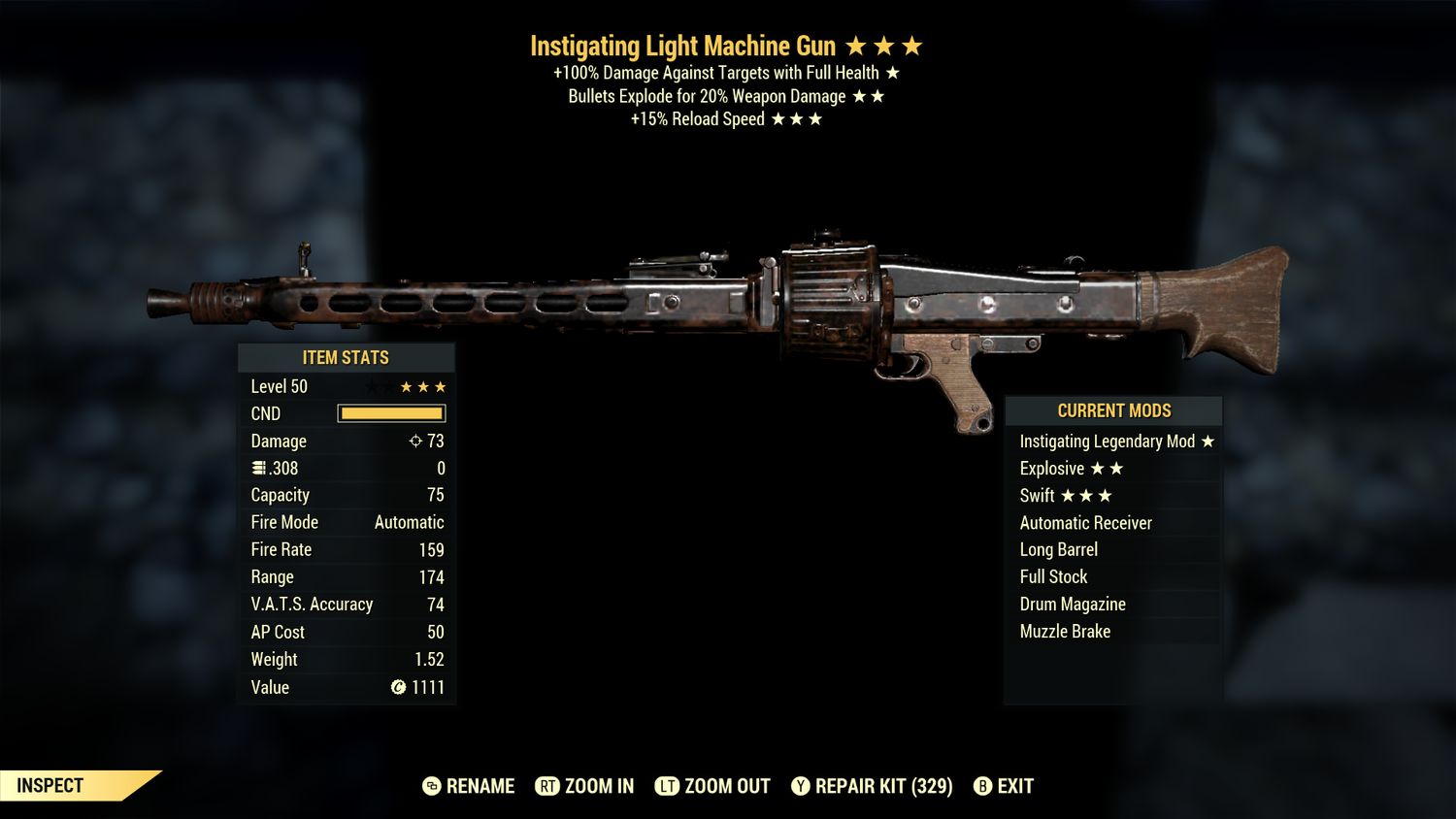Click the .308 ammo icon
Viewport: 1456px width, 819px height.
coord(258,468)
